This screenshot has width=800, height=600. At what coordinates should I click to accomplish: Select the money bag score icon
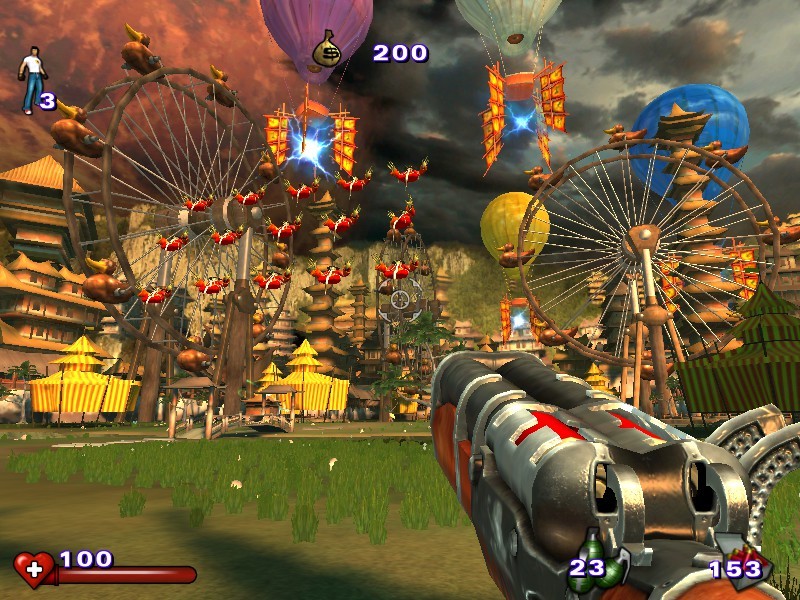coord(327,50)
